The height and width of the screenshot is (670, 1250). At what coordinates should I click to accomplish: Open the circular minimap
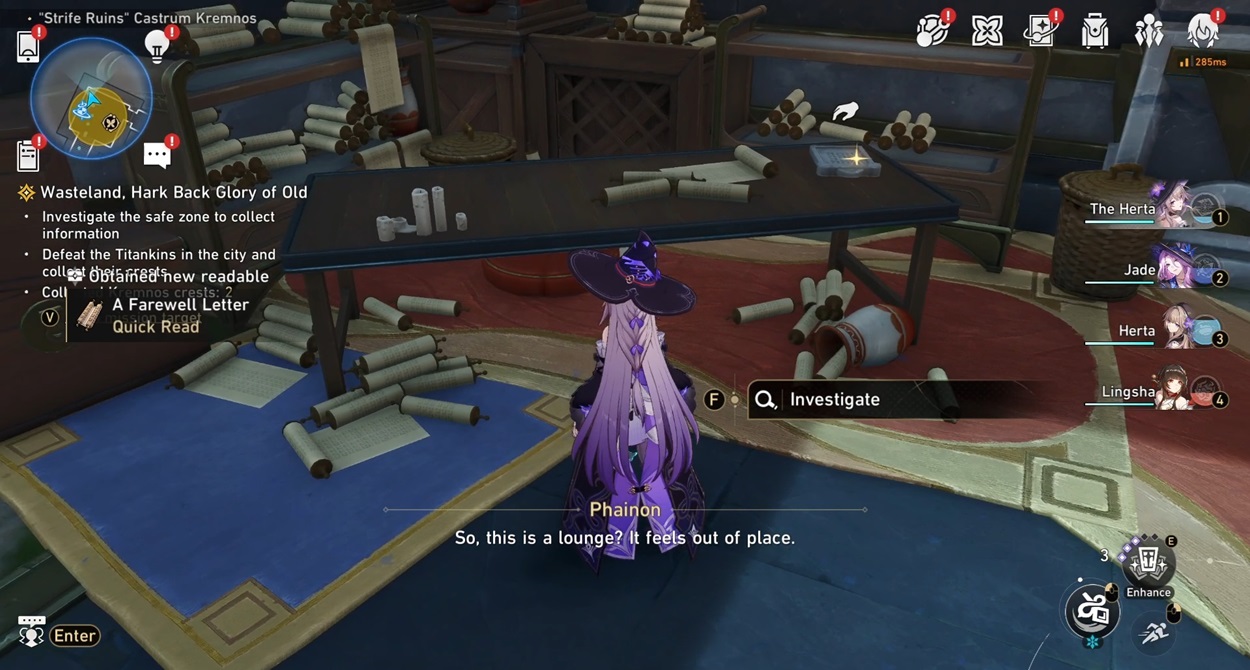tap(91, 99)
